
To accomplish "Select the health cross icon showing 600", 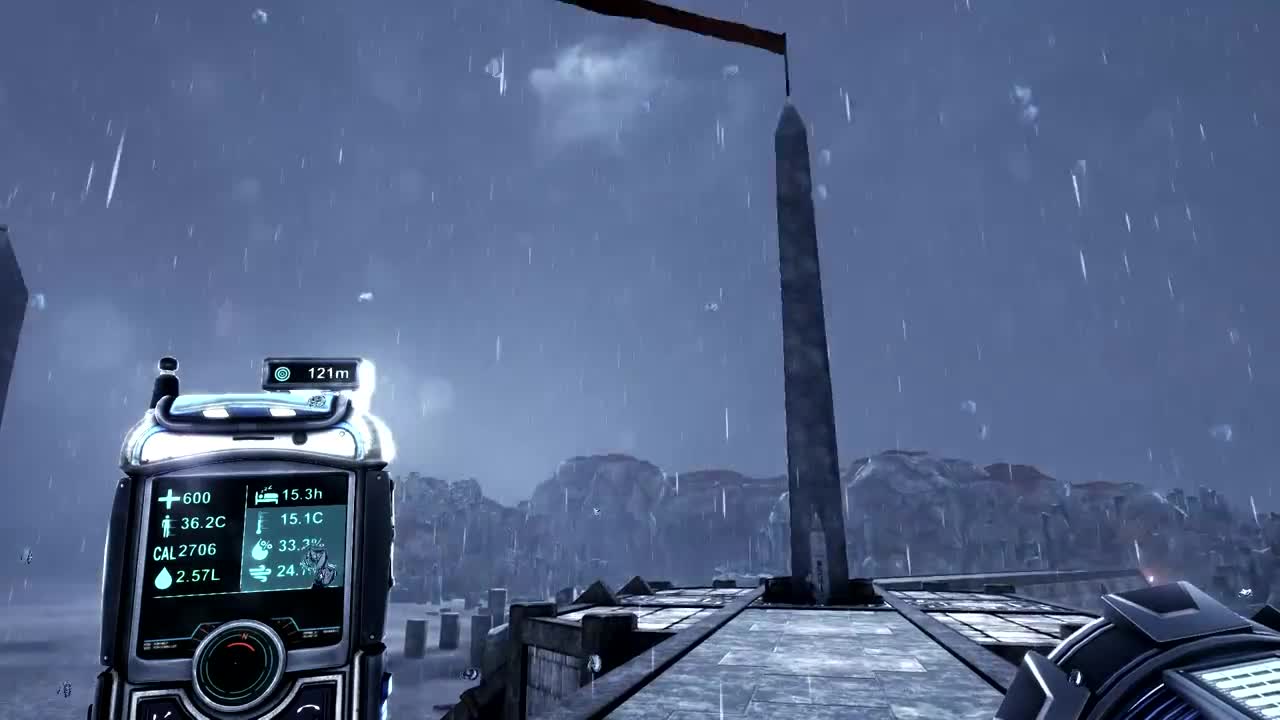I will tap(167, 499).
